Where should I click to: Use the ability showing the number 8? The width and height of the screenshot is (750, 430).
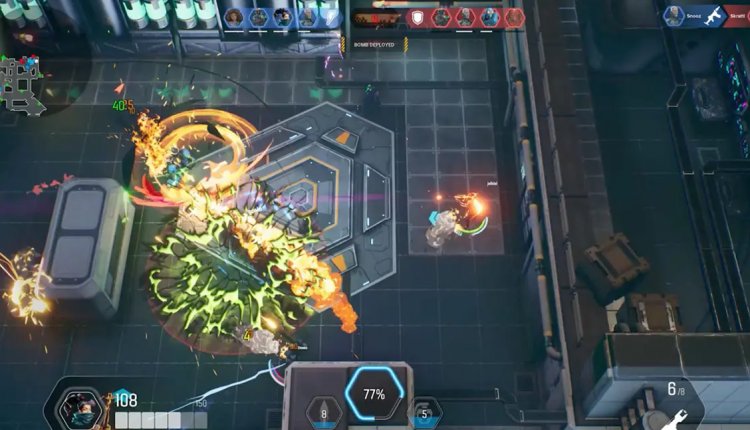pyautogui.click(x=324, y=412)
